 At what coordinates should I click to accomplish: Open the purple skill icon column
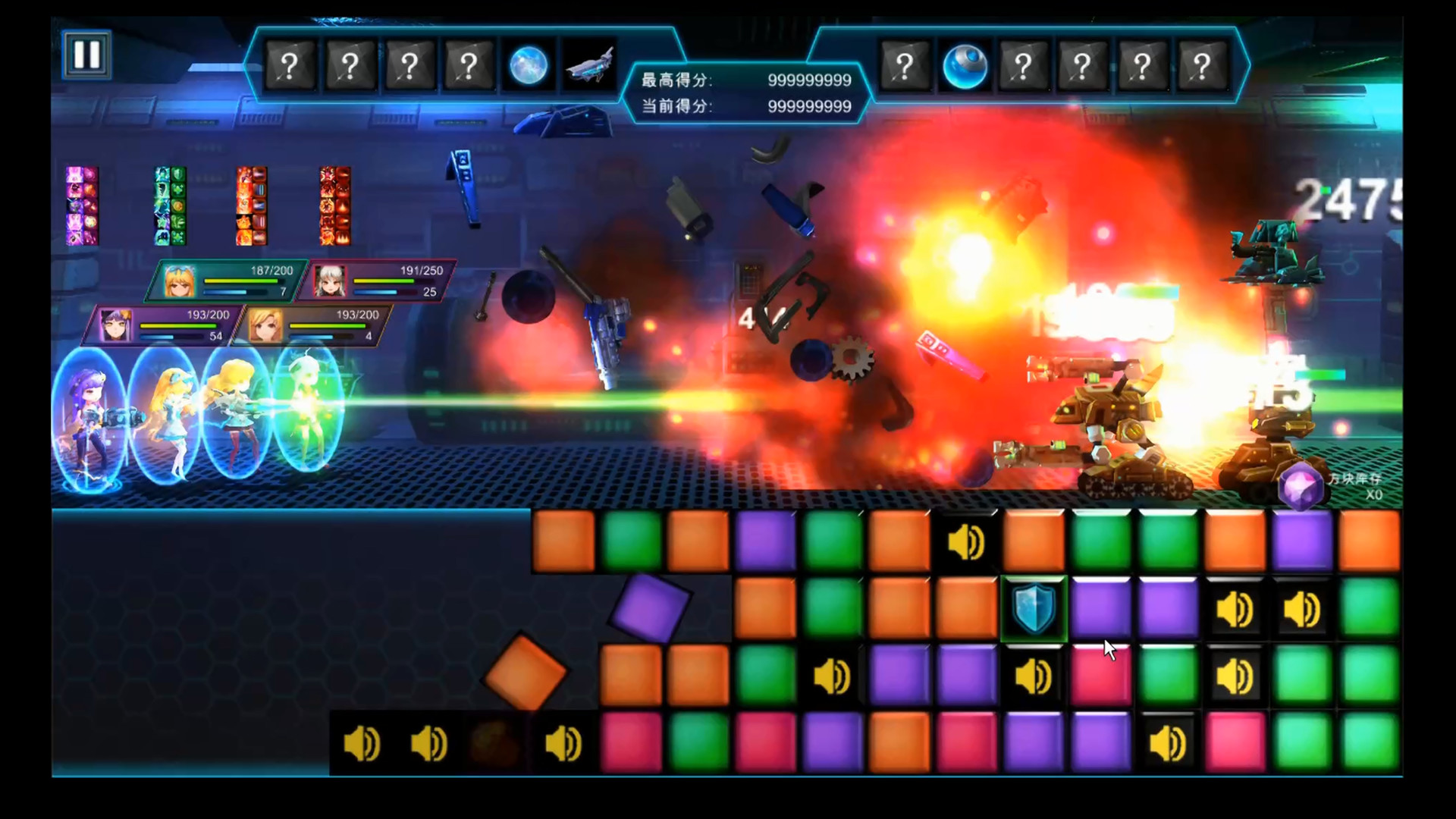pos(82,206)
